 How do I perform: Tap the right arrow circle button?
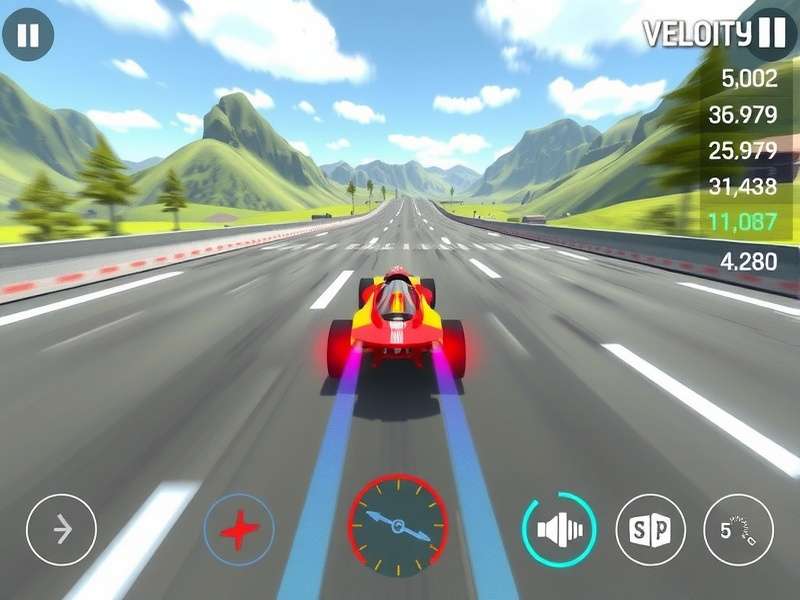62,529
